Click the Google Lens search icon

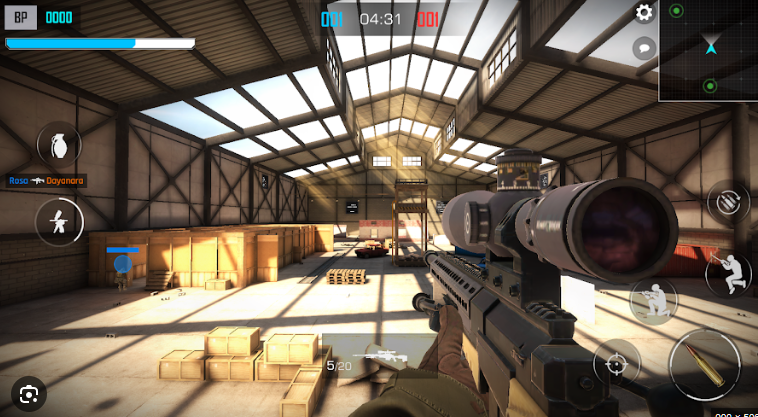click(30, 391)
